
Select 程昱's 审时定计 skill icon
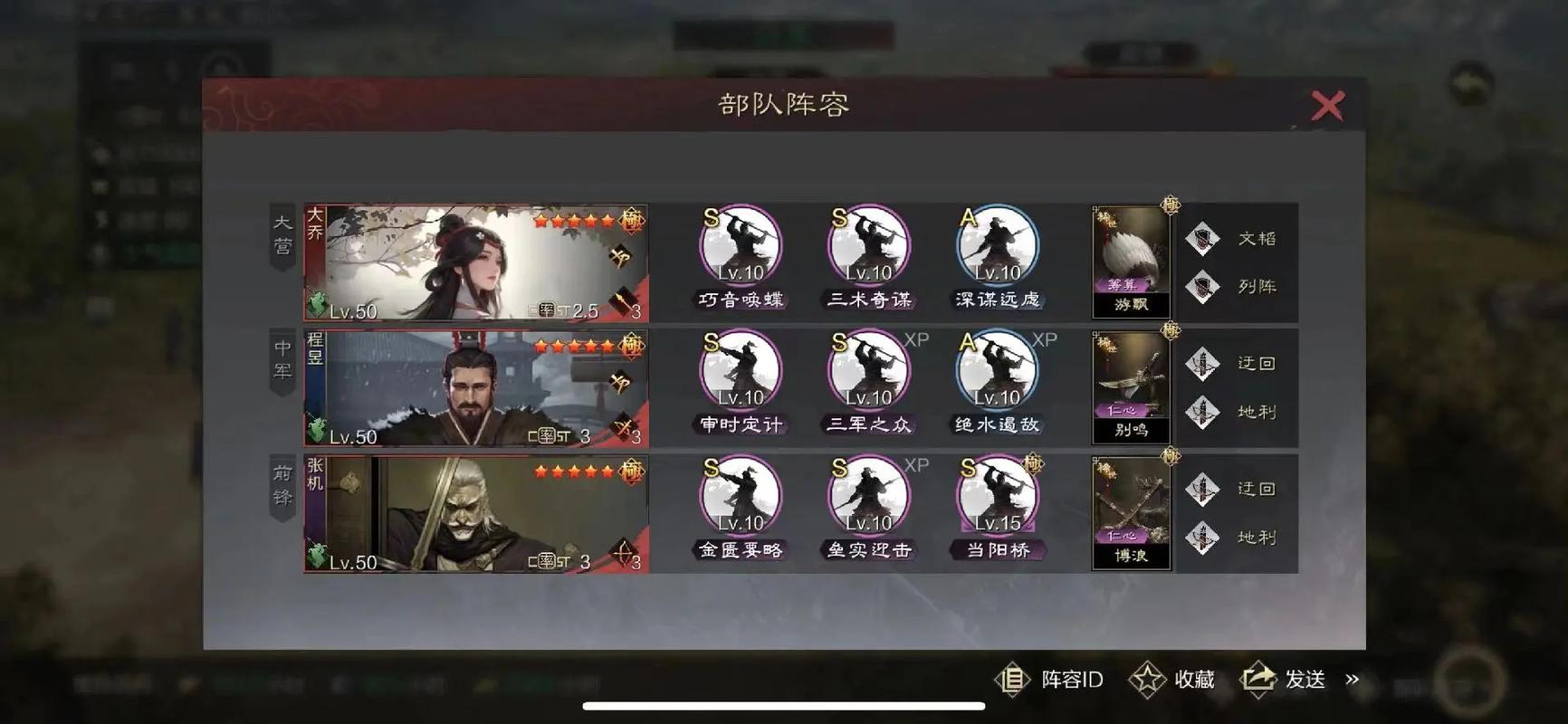(739, 371)
